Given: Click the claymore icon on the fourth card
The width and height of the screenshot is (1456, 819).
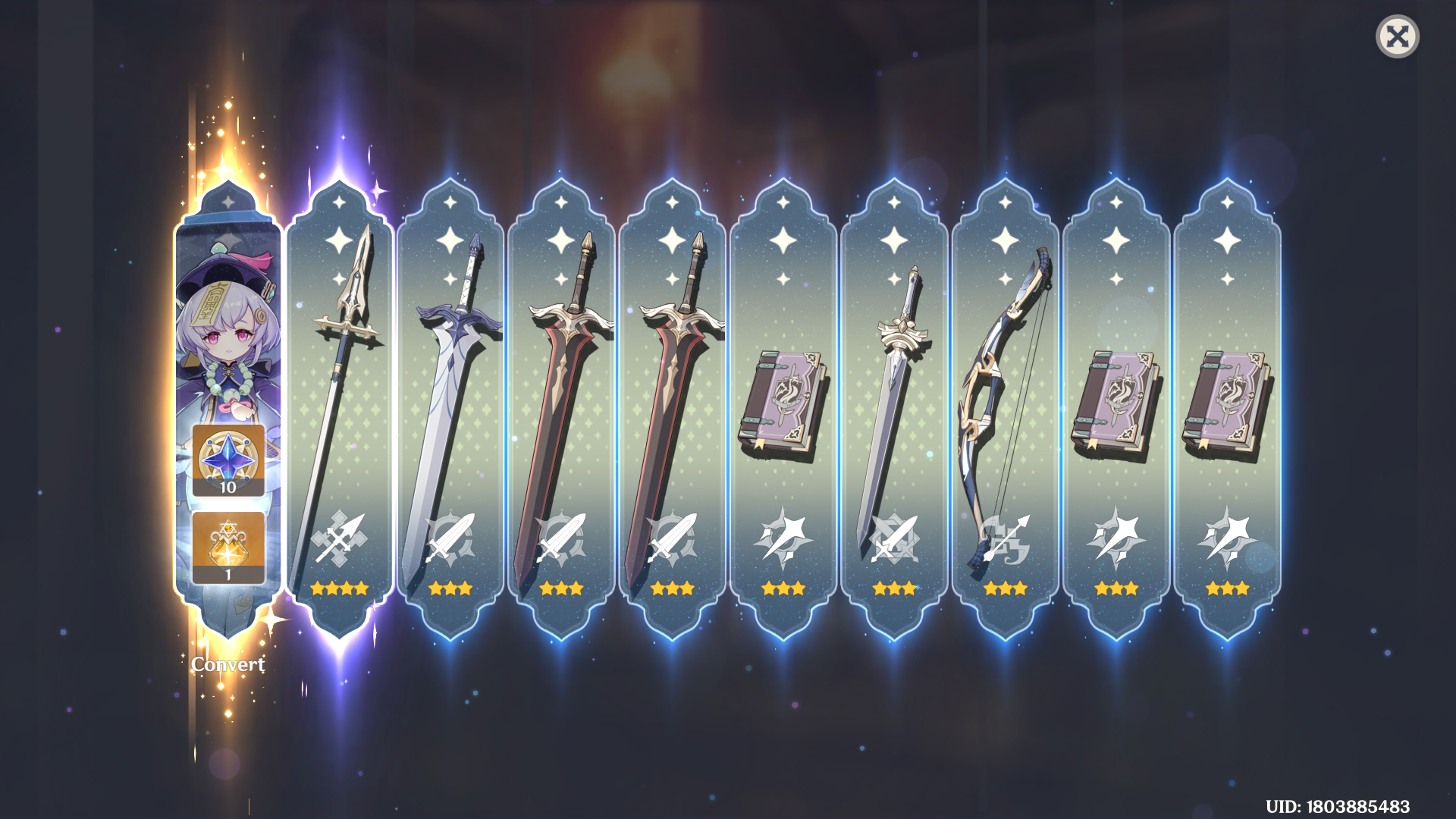Looking at the screenshot, I should click(673, 540).
